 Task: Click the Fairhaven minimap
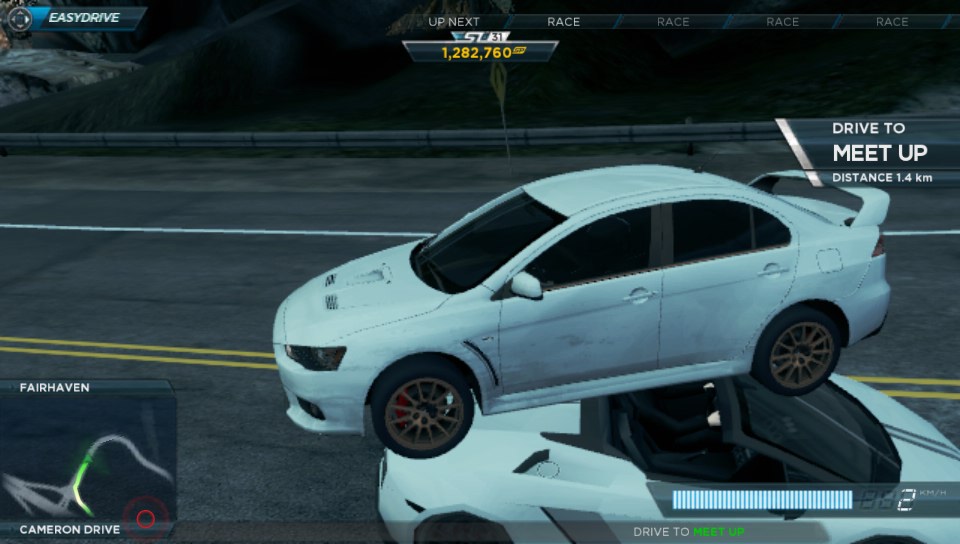(x=88, y=462)
